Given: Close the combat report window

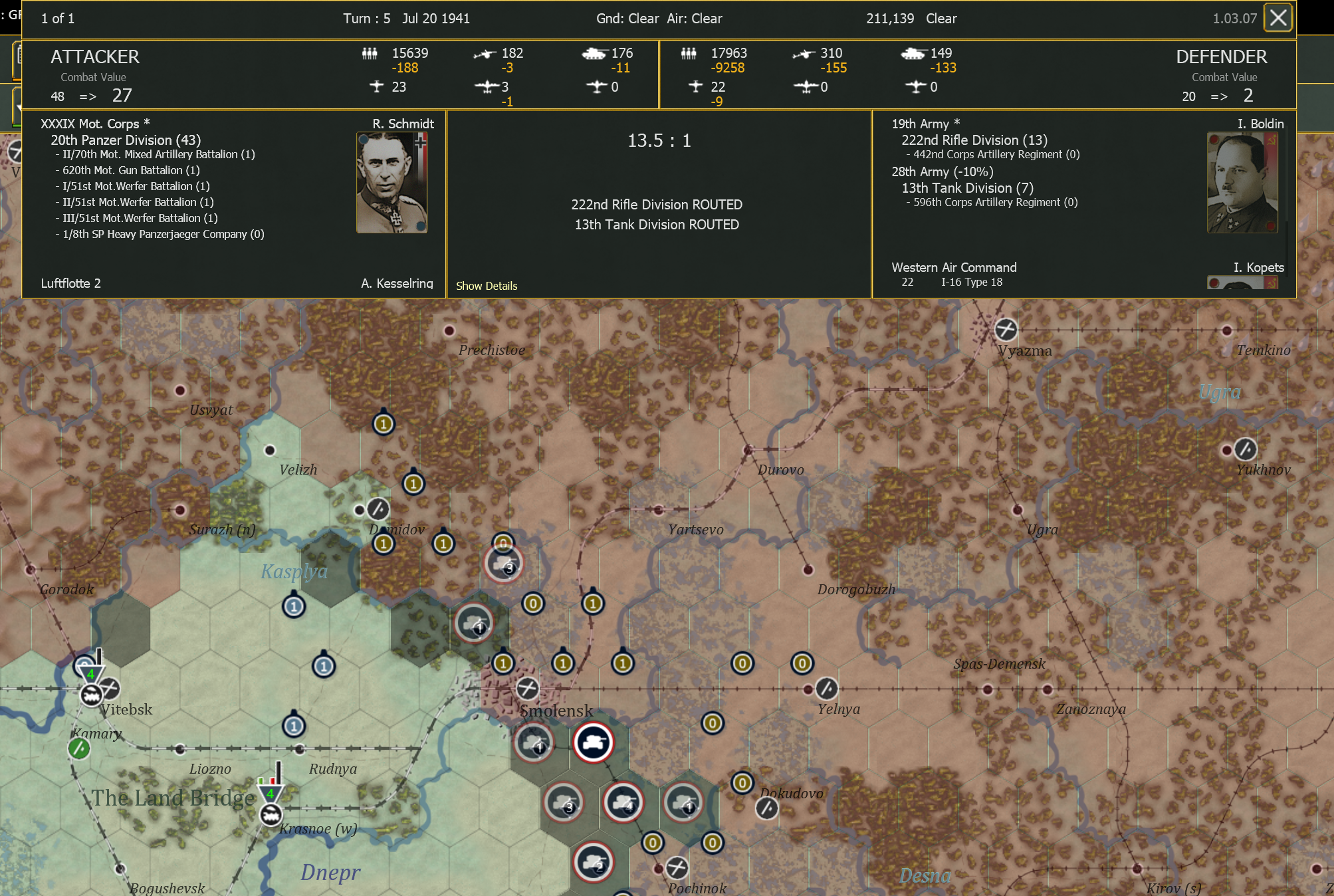Looking at the screenshot, I should (x=1278, y=18).
